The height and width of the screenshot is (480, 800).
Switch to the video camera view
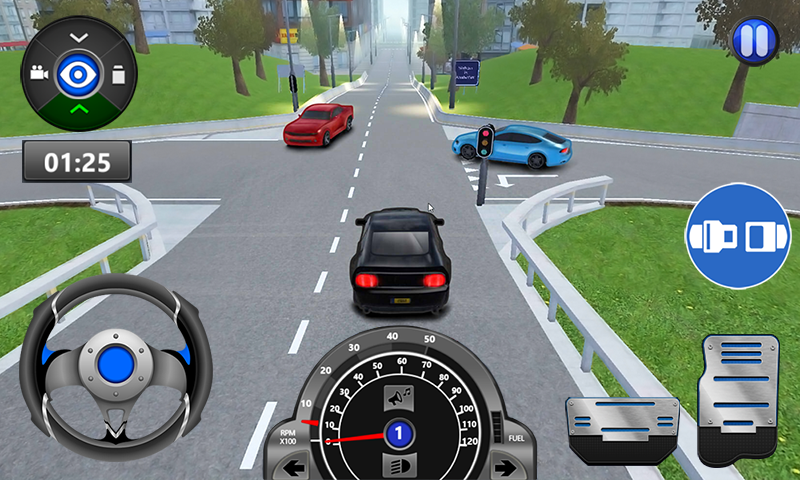coord(39,73)
